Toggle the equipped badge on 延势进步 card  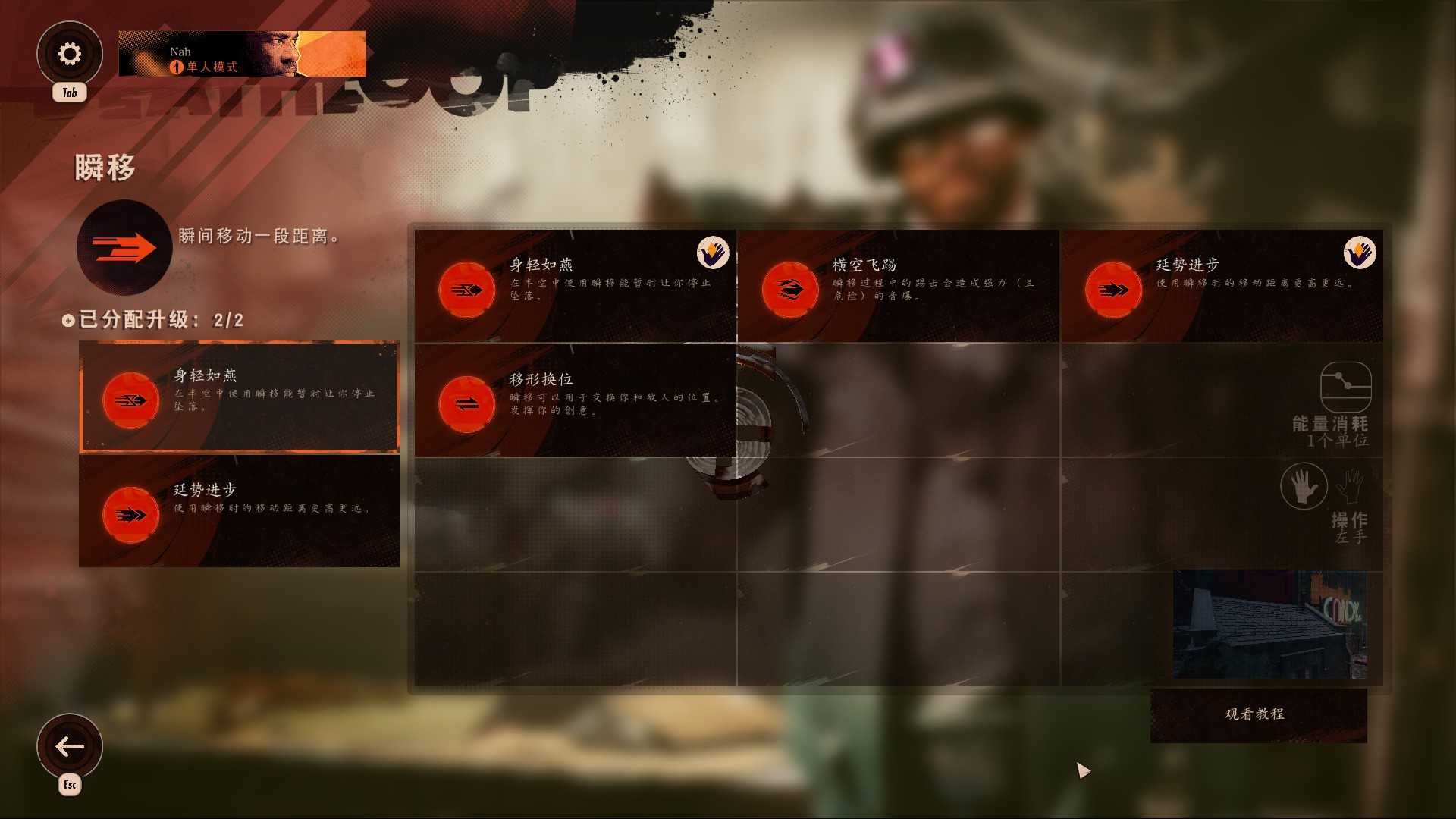[1360, 253]
